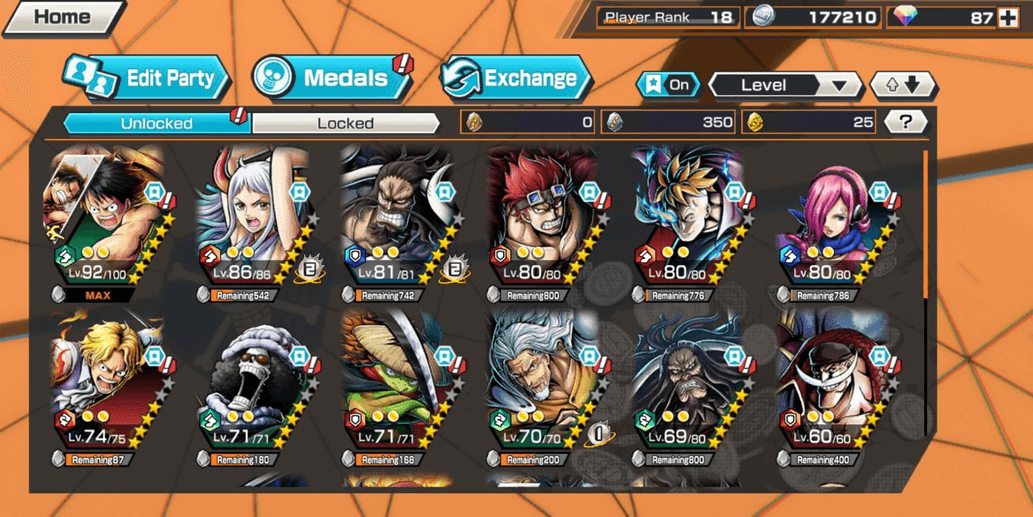The image size is (1033, 517).
Task: Reverse sort order with the arrows button
Action: pos(901,85)
